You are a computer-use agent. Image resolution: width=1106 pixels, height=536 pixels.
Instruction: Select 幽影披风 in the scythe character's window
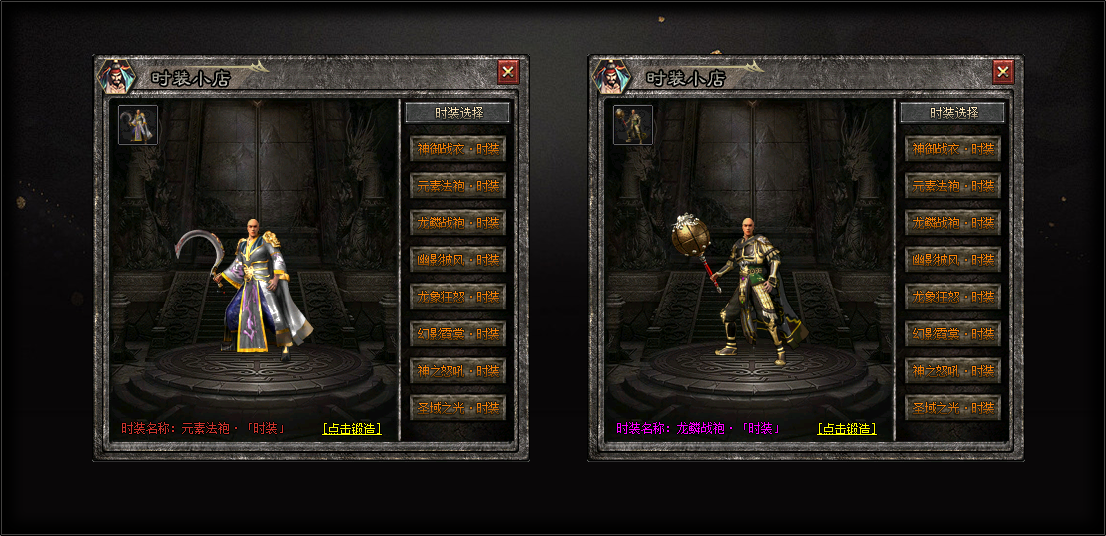pyautogui.click(x=458, y=260)
